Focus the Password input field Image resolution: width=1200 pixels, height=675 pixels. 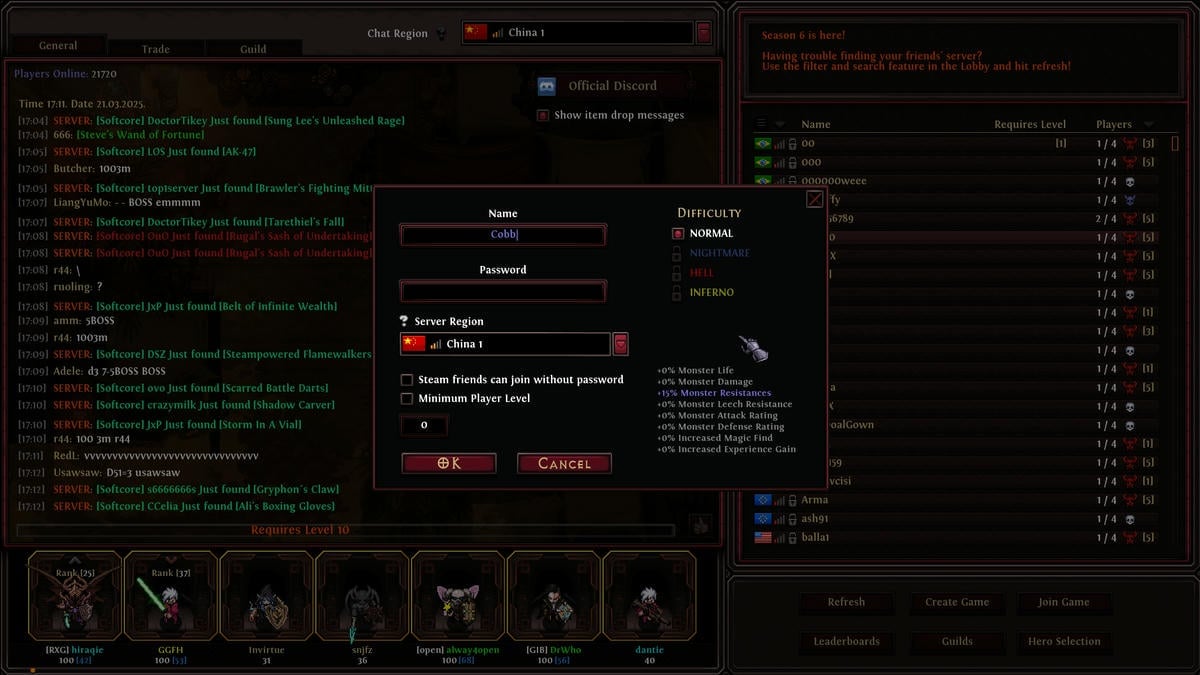(x=503, y=291)
